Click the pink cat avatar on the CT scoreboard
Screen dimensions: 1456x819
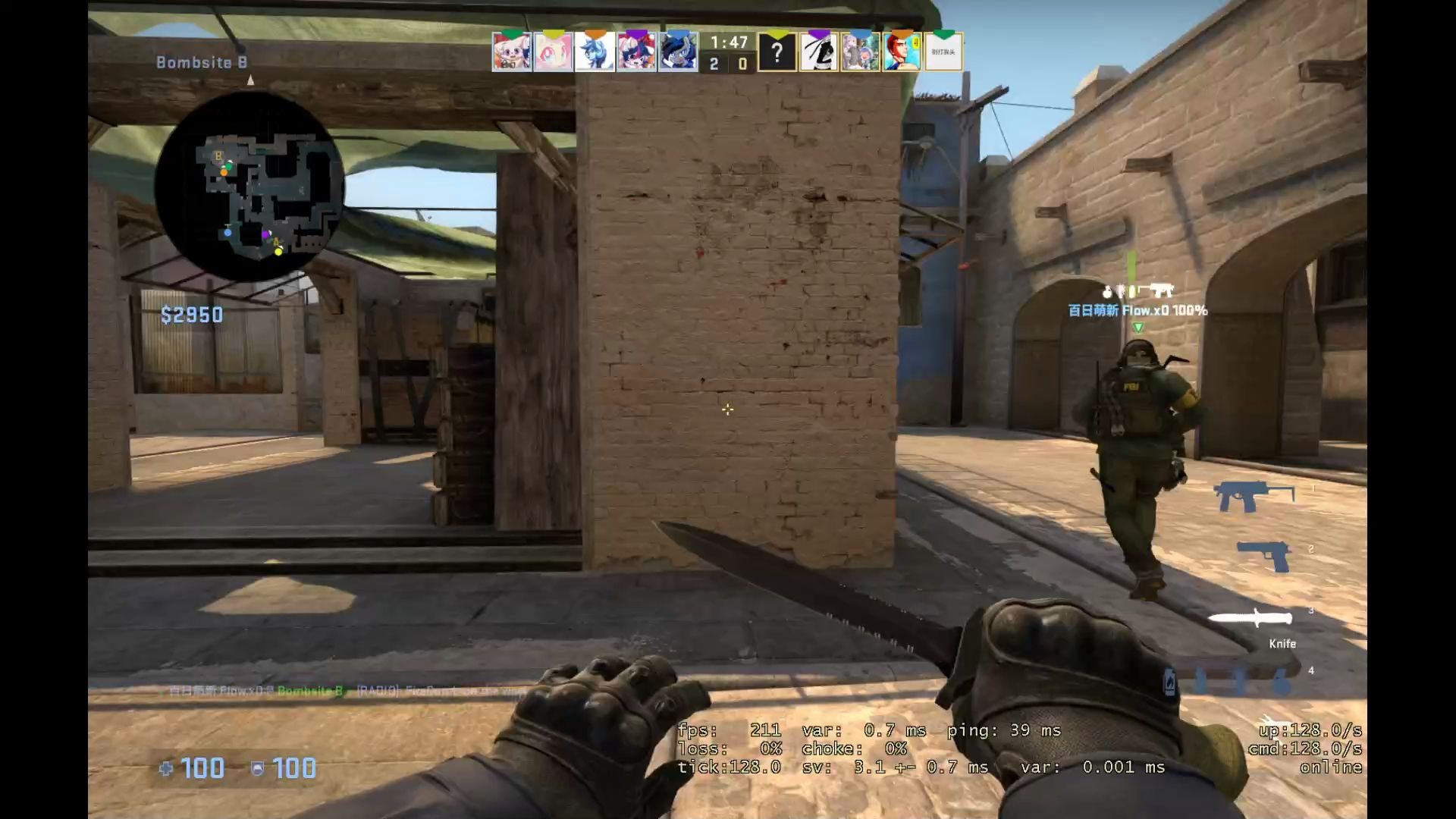click(x=550, y=52)
